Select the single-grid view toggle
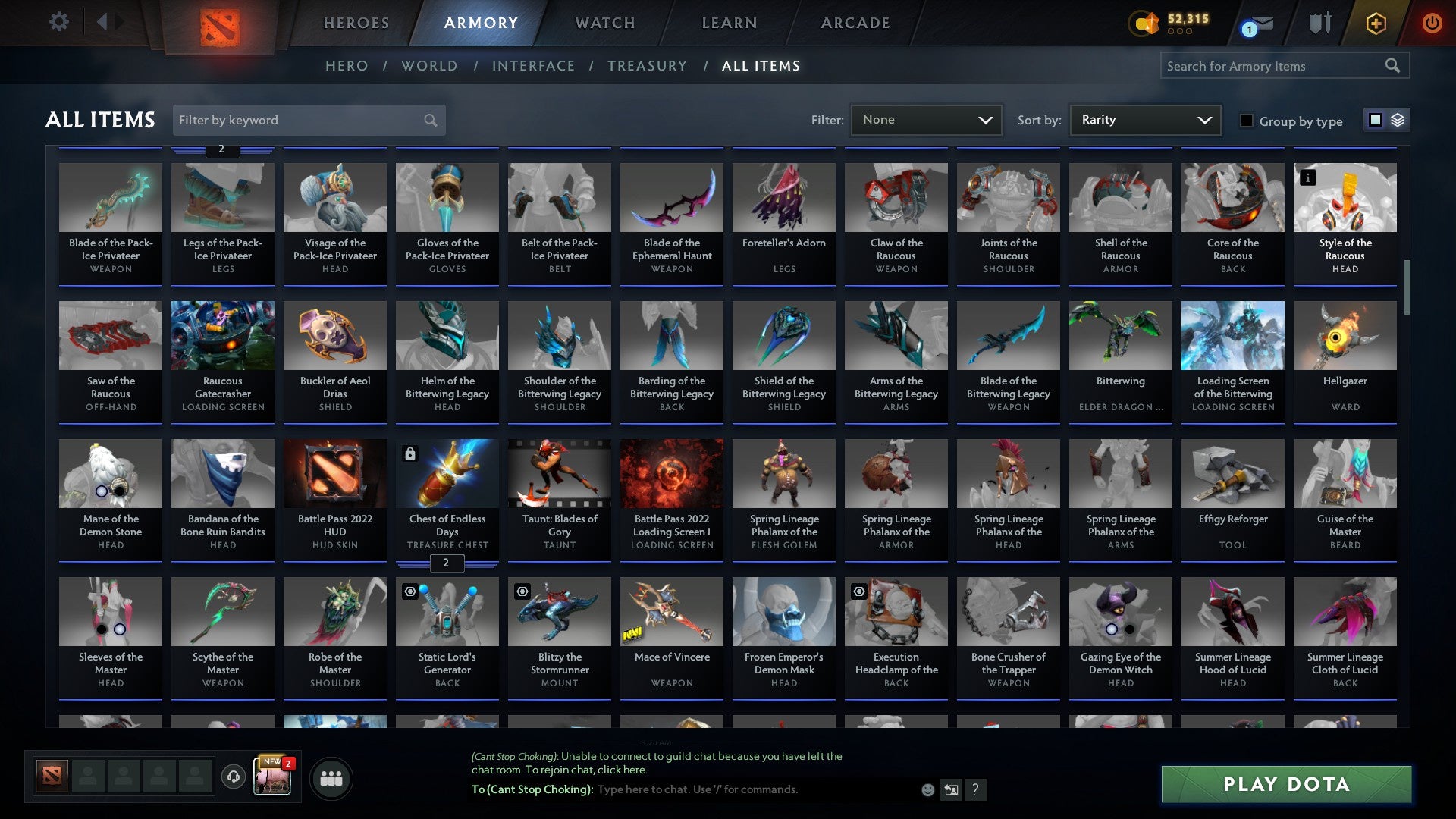Viewport: 1456px width, 819px height. click(x=1374, y=120)
